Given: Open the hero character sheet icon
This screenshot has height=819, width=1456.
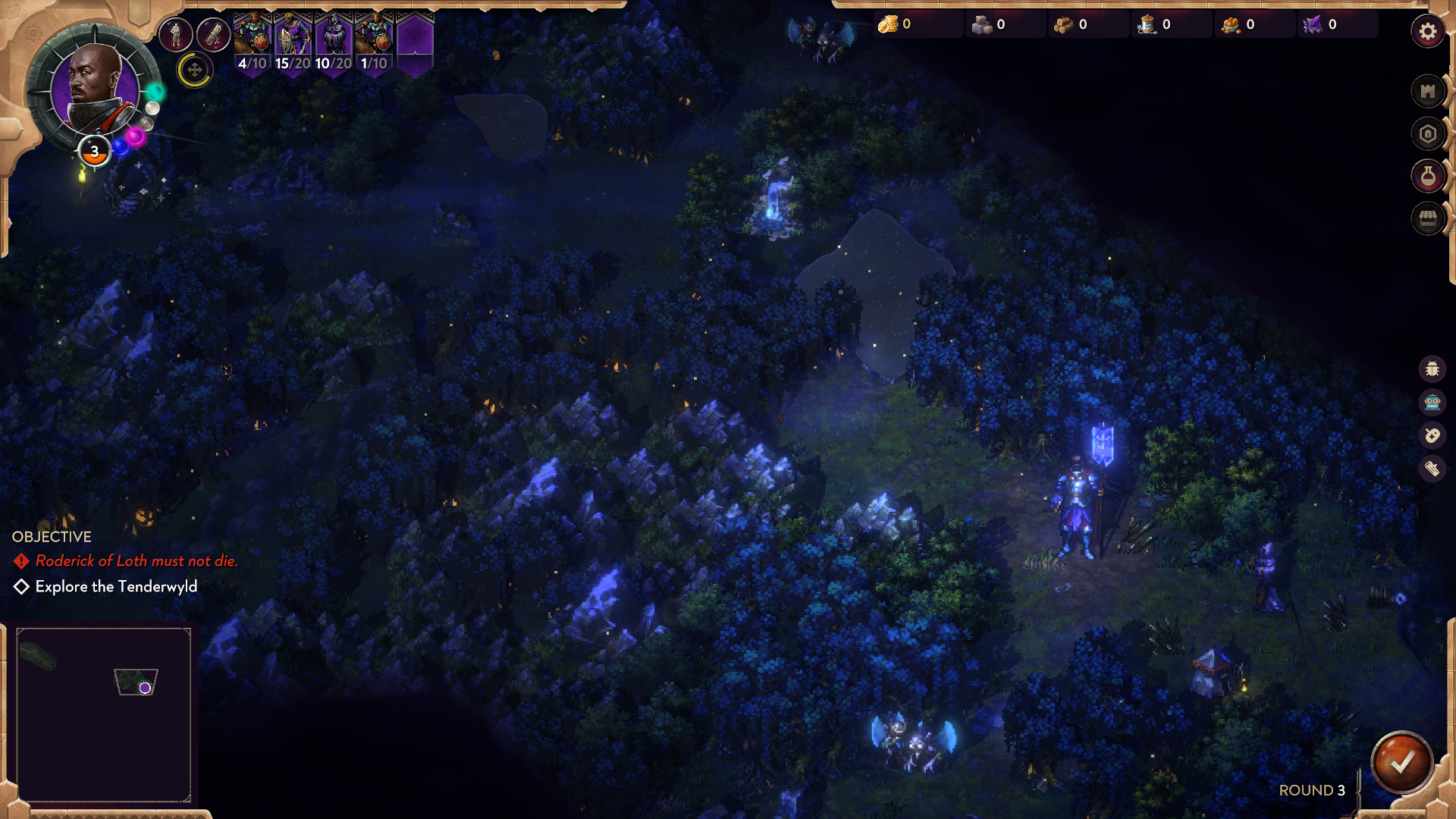Looking at the screenshot, I should 175,34.
